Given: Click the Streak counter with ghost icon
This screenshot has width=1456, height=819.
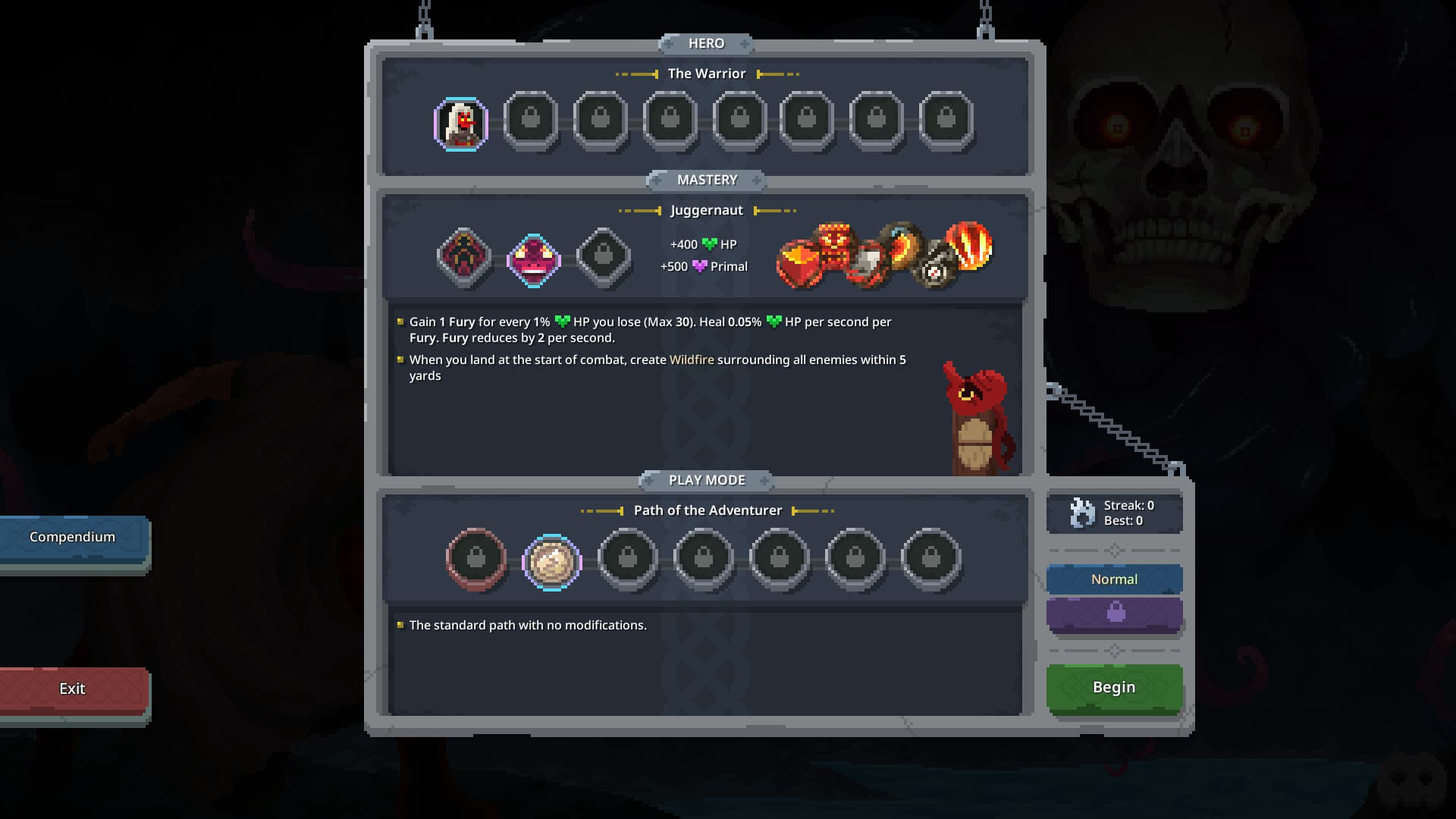Looking at the screenshot, I should tap(1113, 513).
